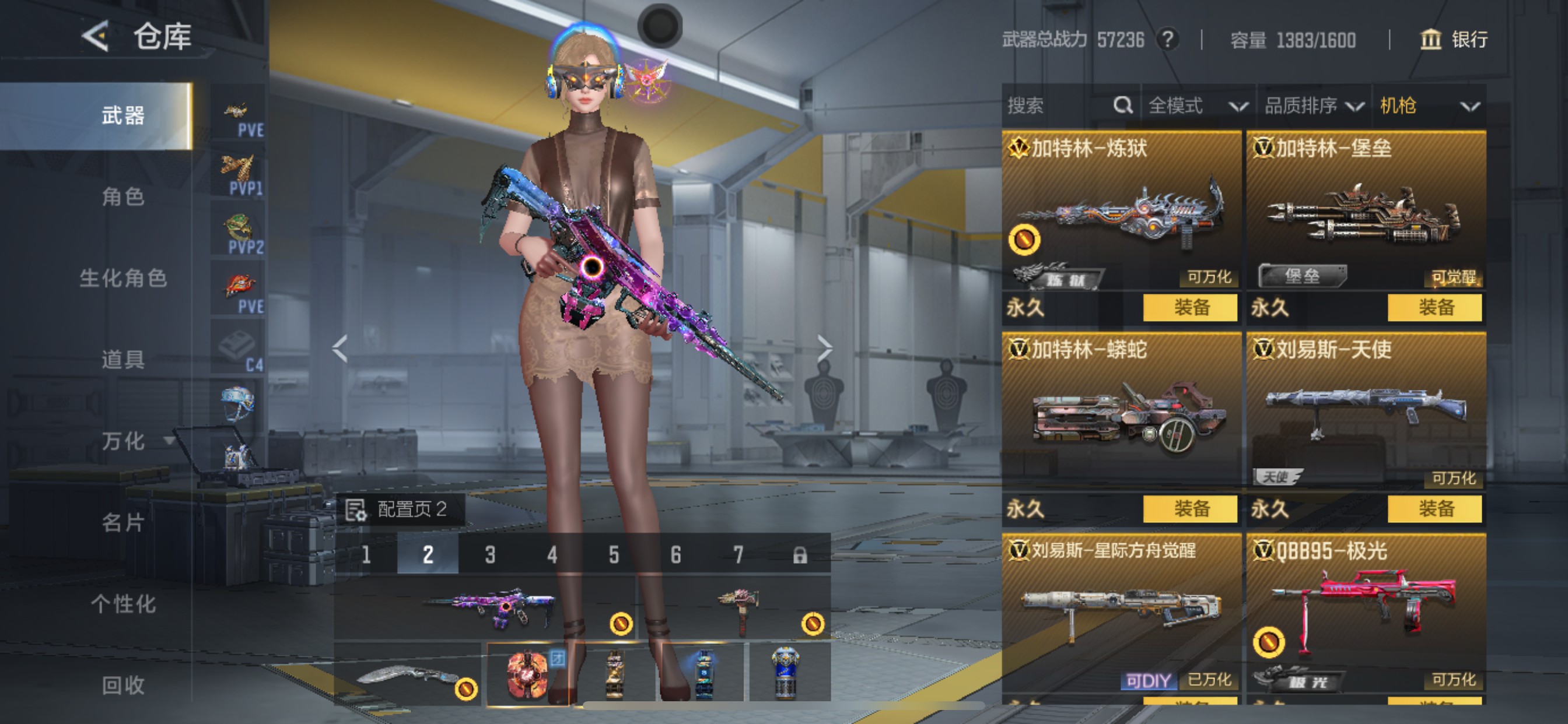Go back using the arrow beside 仓库

(x=96, y=36)
